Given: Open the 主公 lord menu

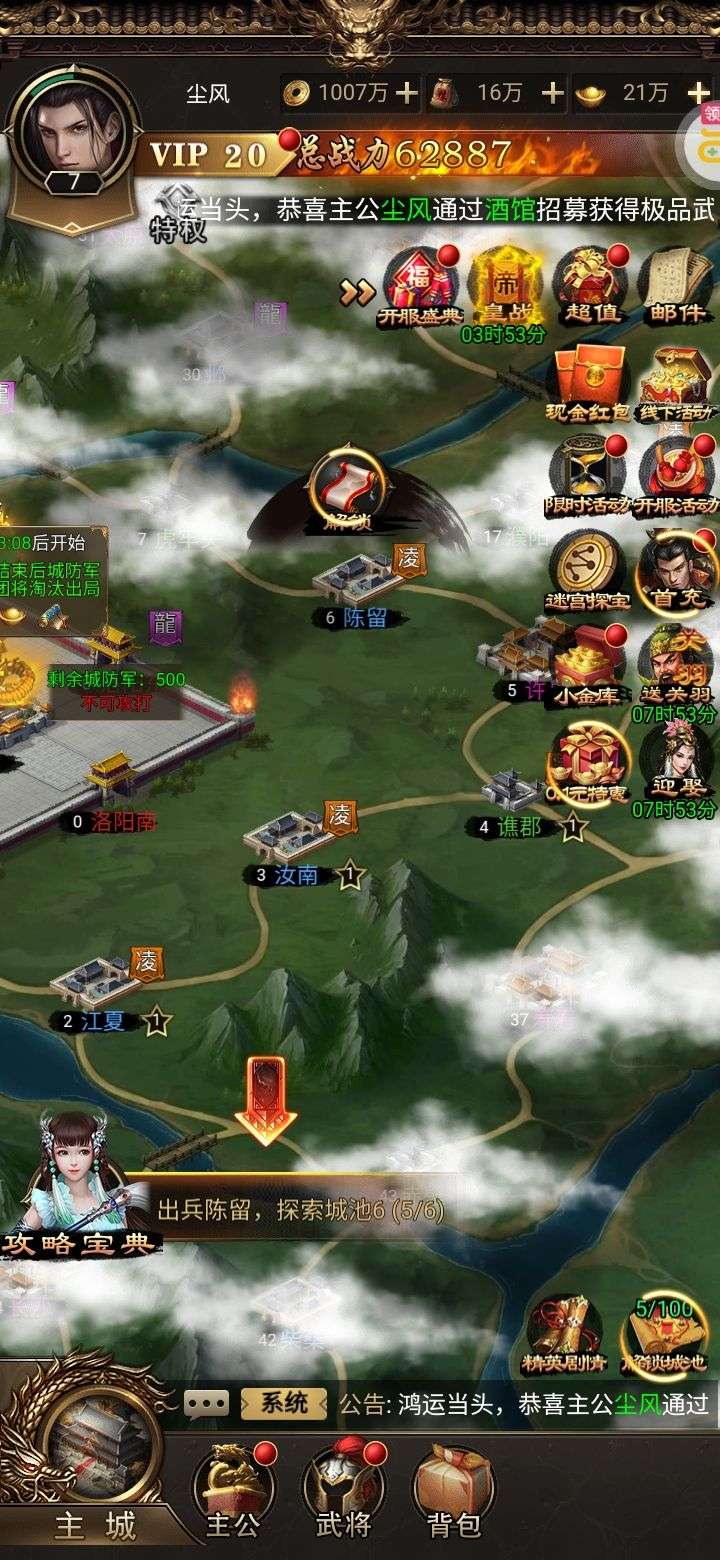Looking at the screenshot, I should (234, 1489).
